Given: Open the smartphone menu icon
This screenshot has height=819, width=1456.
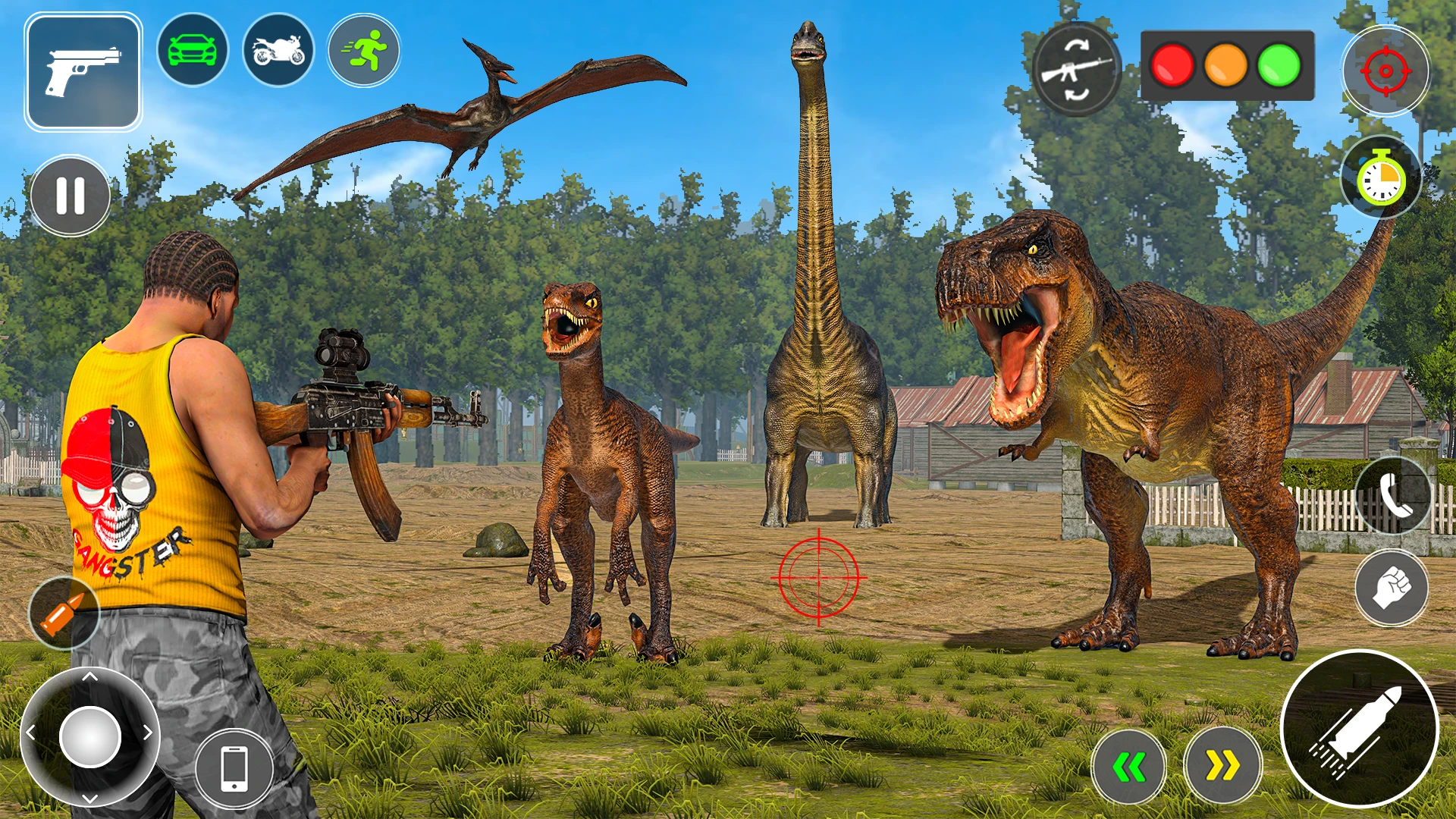Looking at the screenshot, I should [234, 768].
